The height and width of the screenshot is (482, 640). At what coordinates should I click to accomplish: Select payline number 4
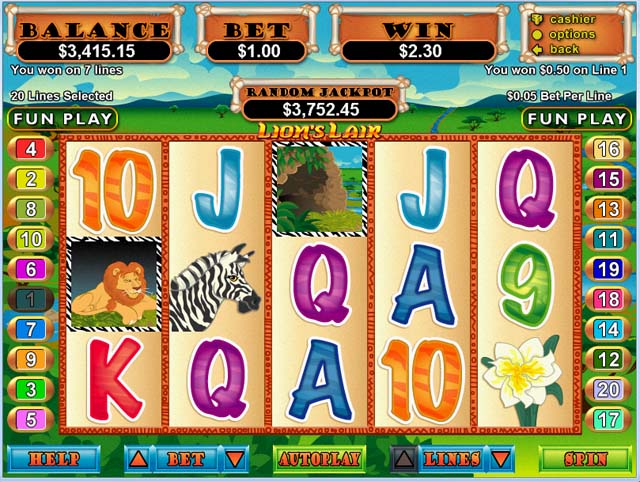30,150
